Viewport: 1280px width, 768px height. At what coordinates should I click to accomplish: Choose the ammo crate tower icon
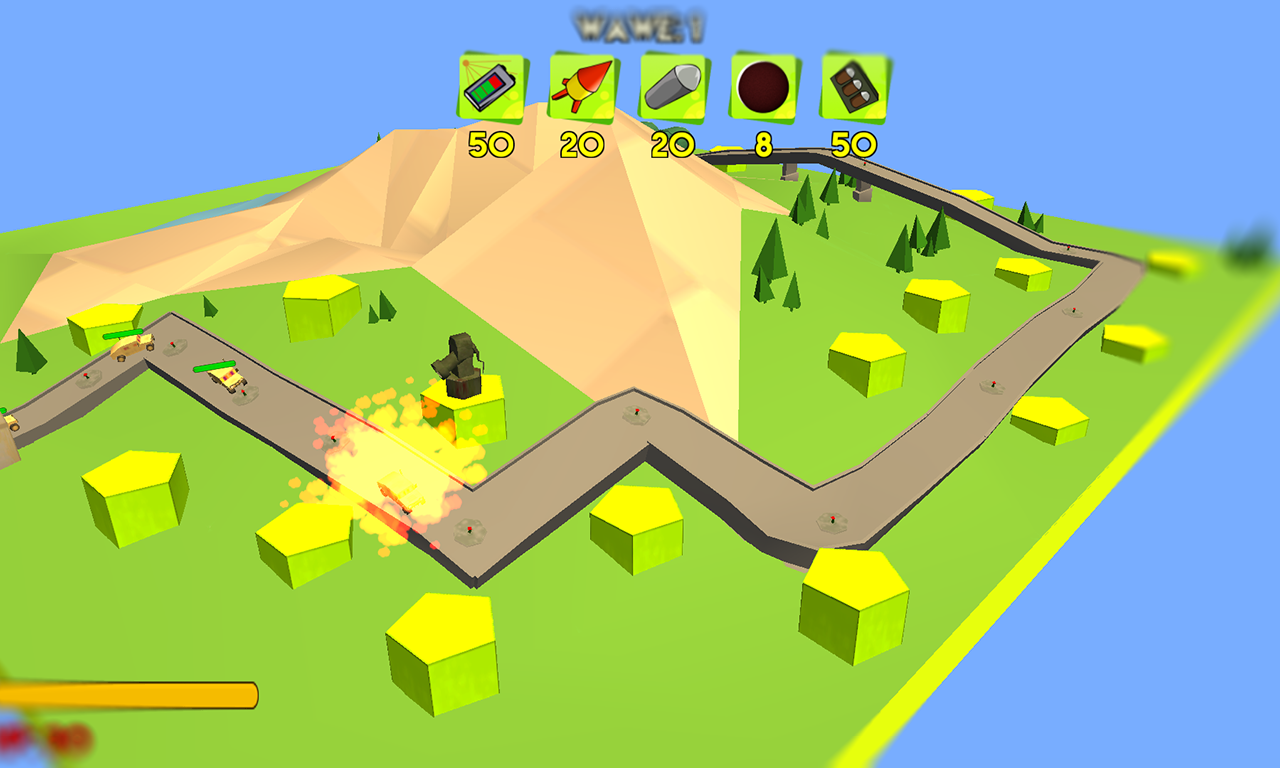[x=855, y=88]
